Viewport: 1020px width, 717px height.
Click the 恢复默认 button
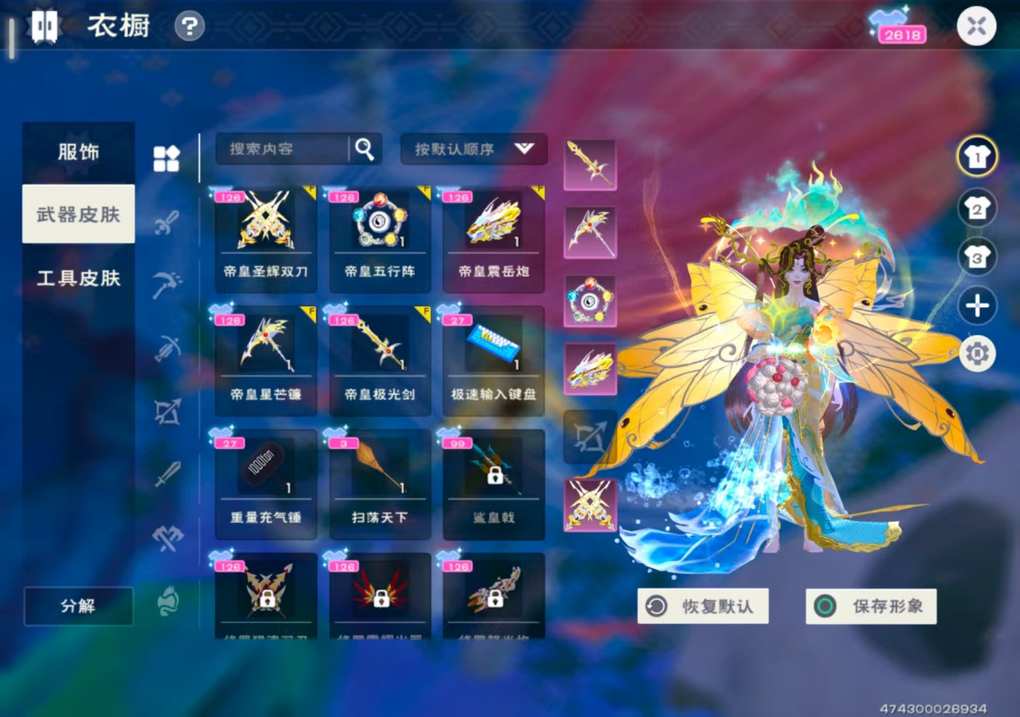pos(702,606)
